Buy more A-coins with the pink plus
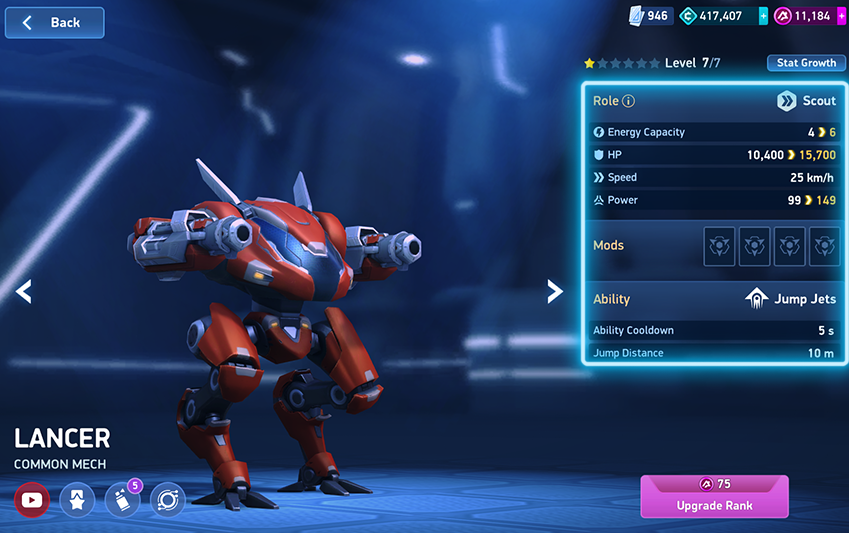Screen dimensions: 849x533 coord(842,16)
